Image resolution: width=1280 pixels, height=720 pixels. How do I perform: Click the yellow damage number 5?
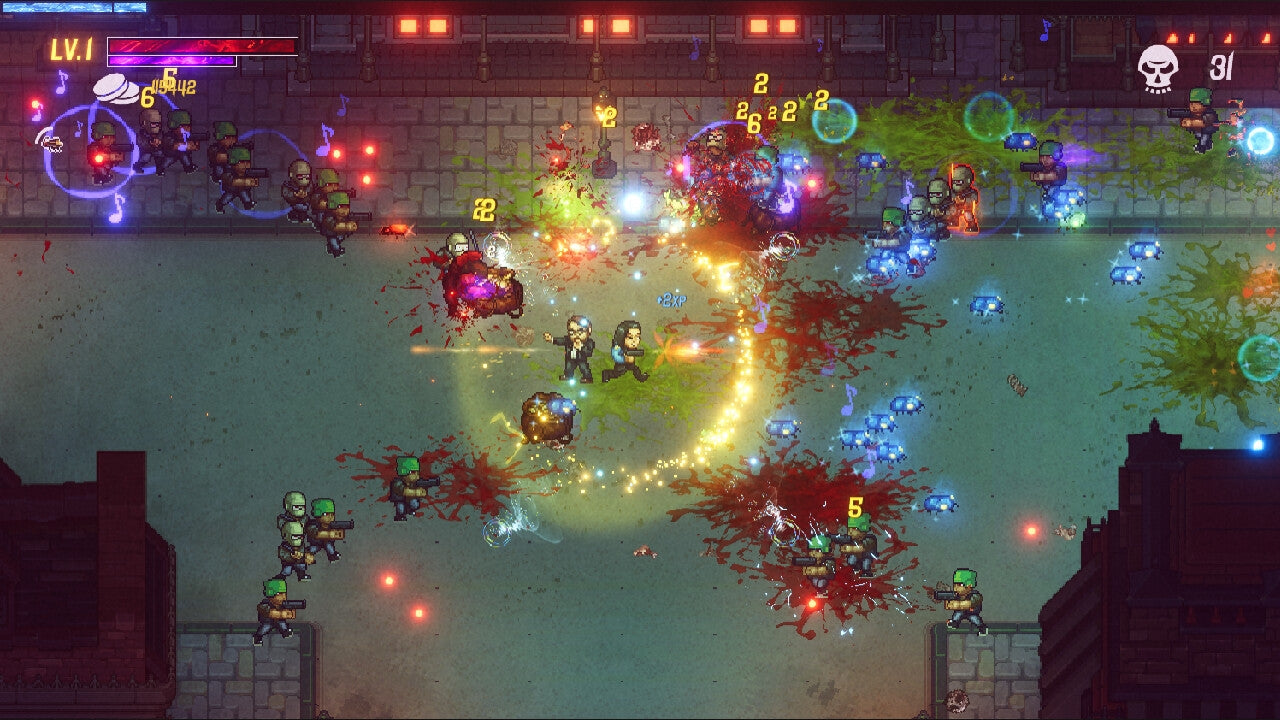pyautogui.click(x=853, y=508)
